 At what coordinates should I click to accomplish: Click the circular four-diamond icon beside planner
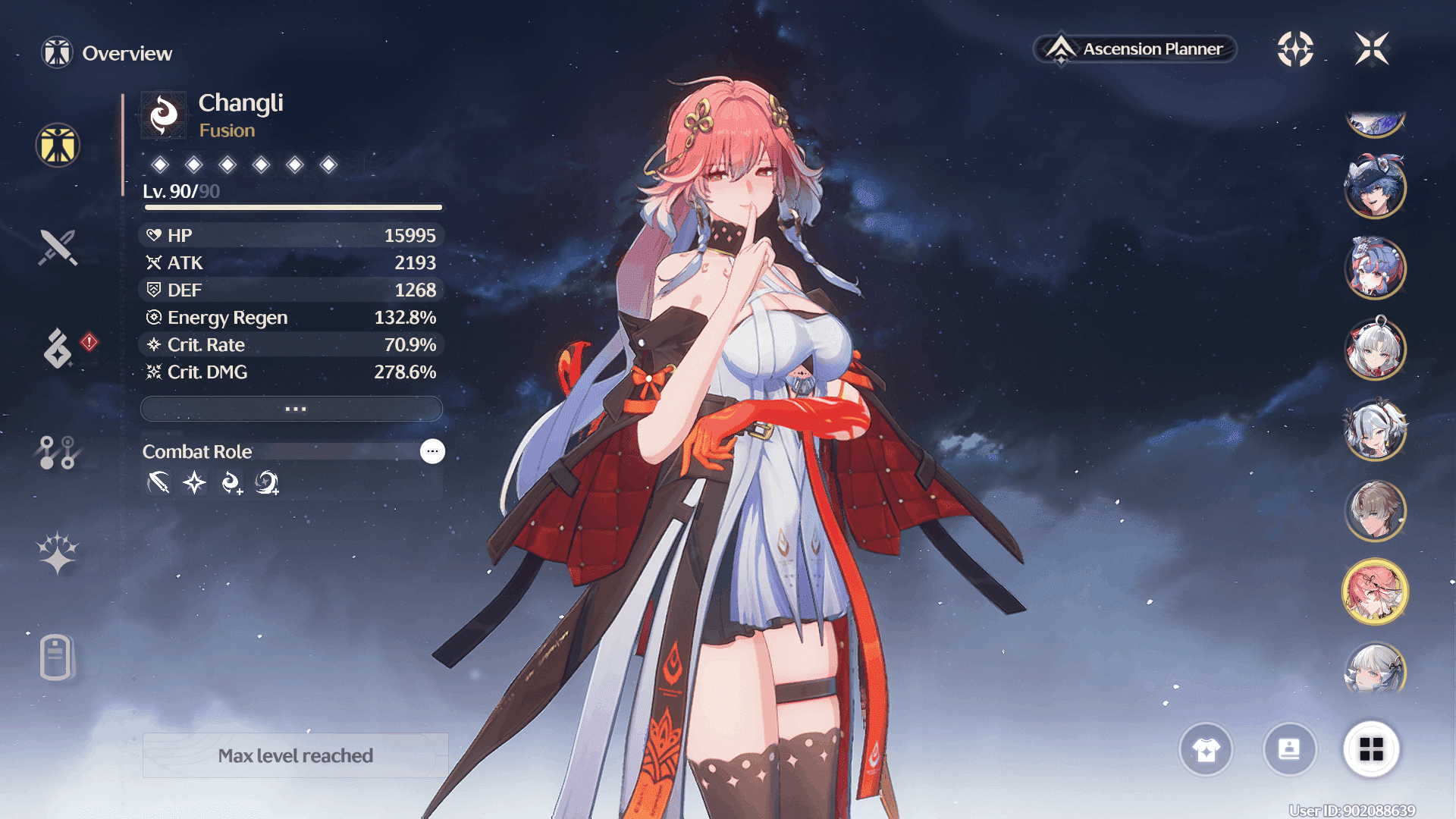[1295, 49]
